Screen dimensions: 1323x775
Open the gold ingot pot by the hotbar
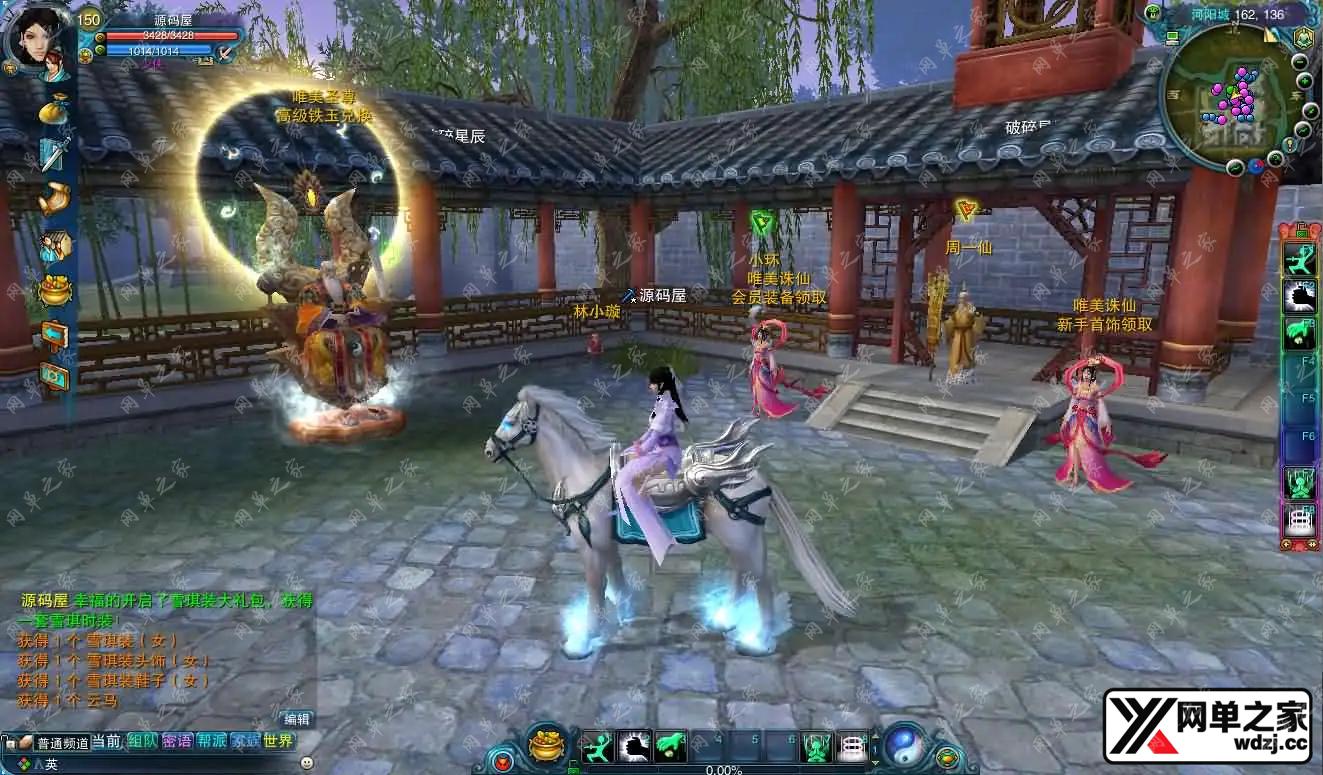[547, 745]
